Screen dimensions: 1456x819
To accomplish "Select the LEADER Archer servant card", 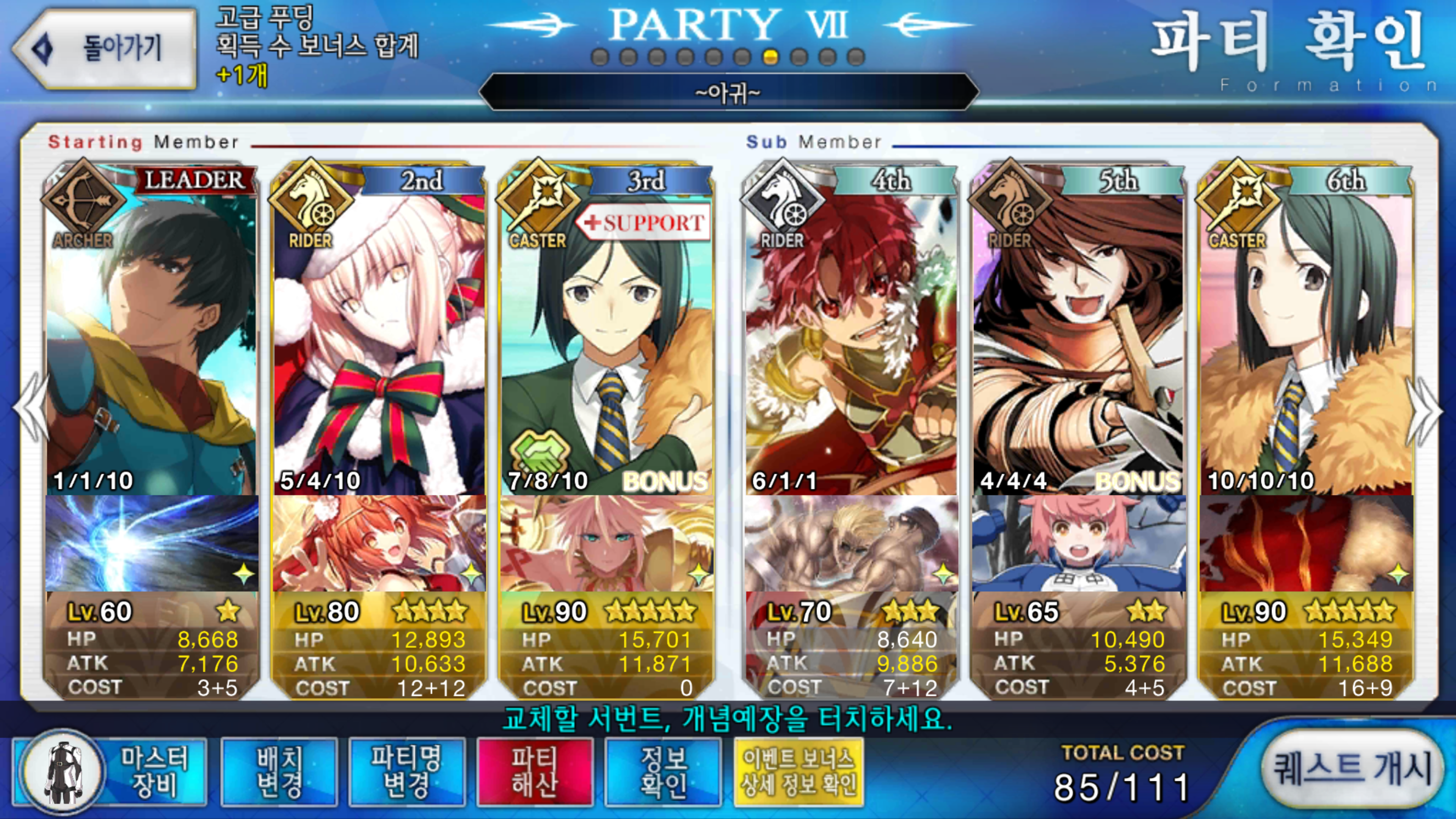I will pyautogui.click(x=152, y=339).
